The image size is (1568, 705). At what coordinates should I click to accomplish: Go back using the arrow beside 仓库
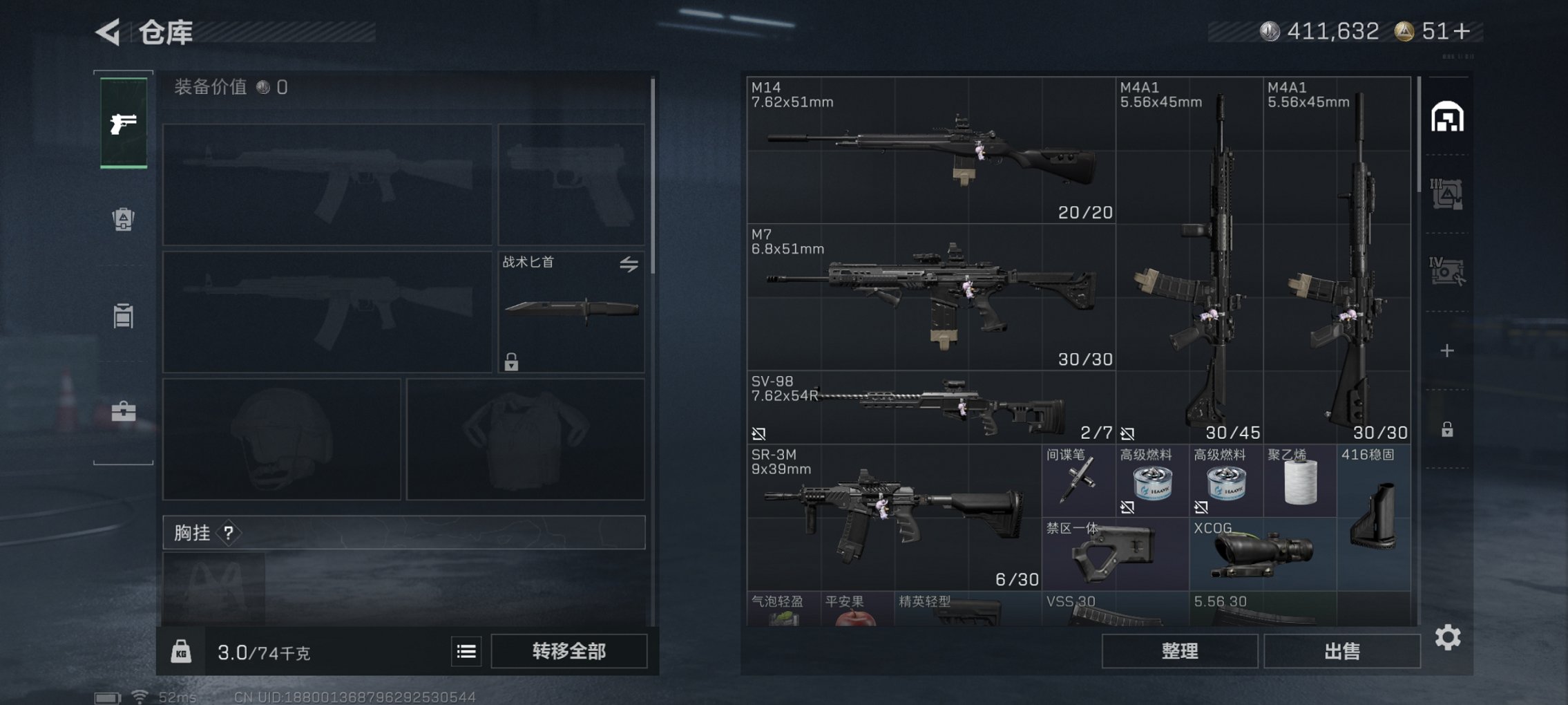pyautogui.click(x=109, y=32)
